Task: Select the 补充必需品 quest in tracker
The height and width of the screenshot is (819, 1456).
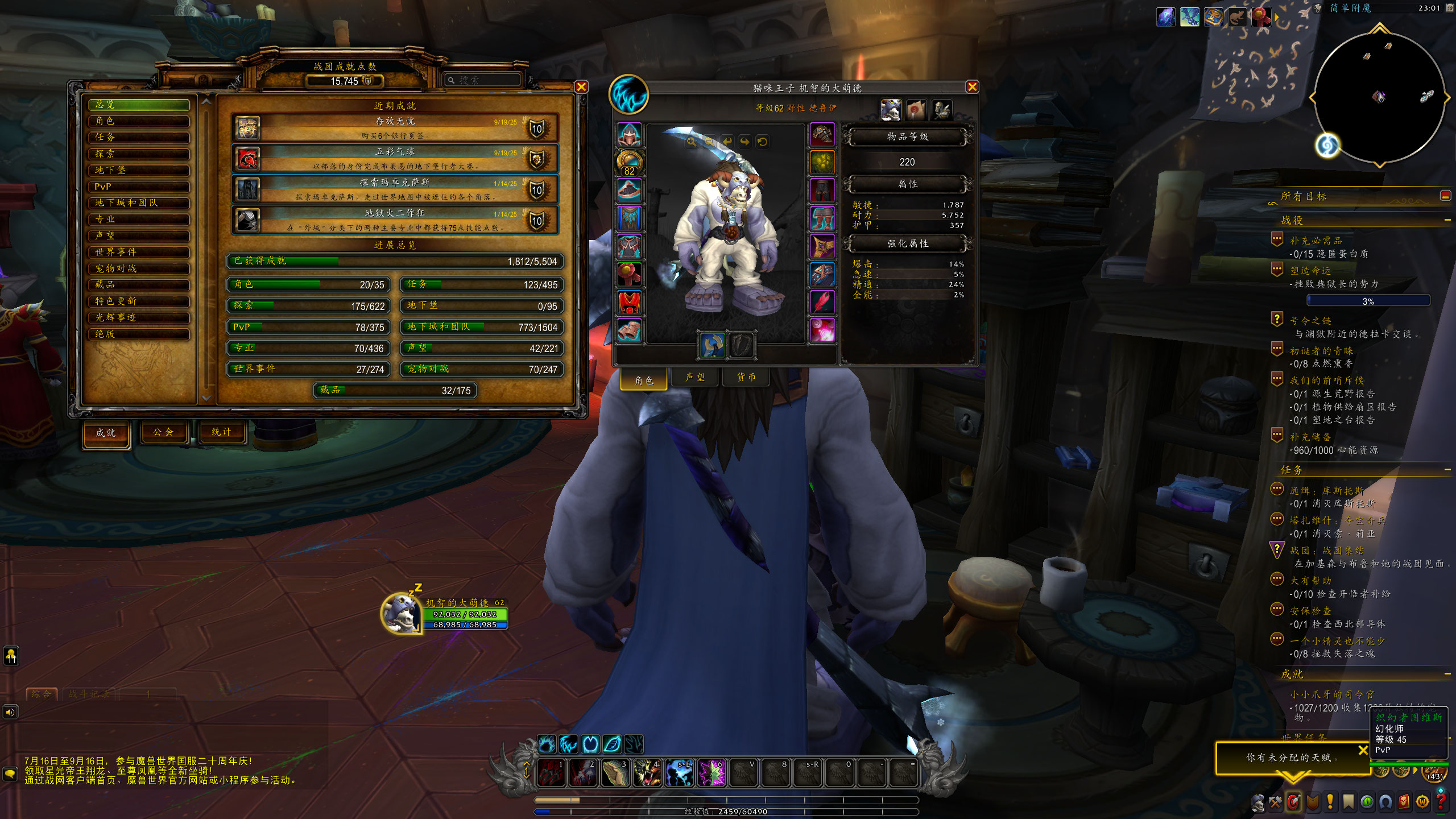Action: [x=1316, y=241]
